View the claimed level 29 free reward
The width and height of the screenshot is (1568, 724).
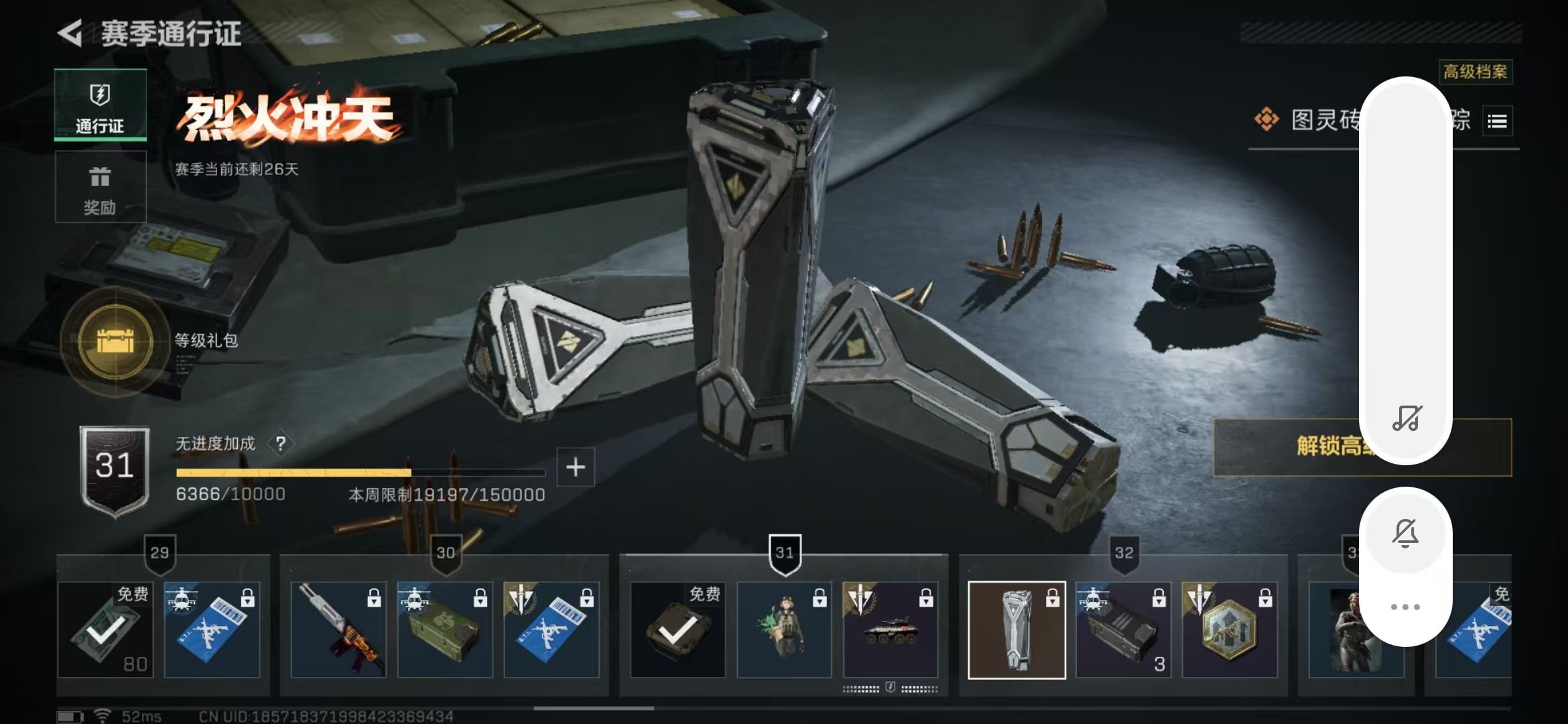[x=105, y=629]
